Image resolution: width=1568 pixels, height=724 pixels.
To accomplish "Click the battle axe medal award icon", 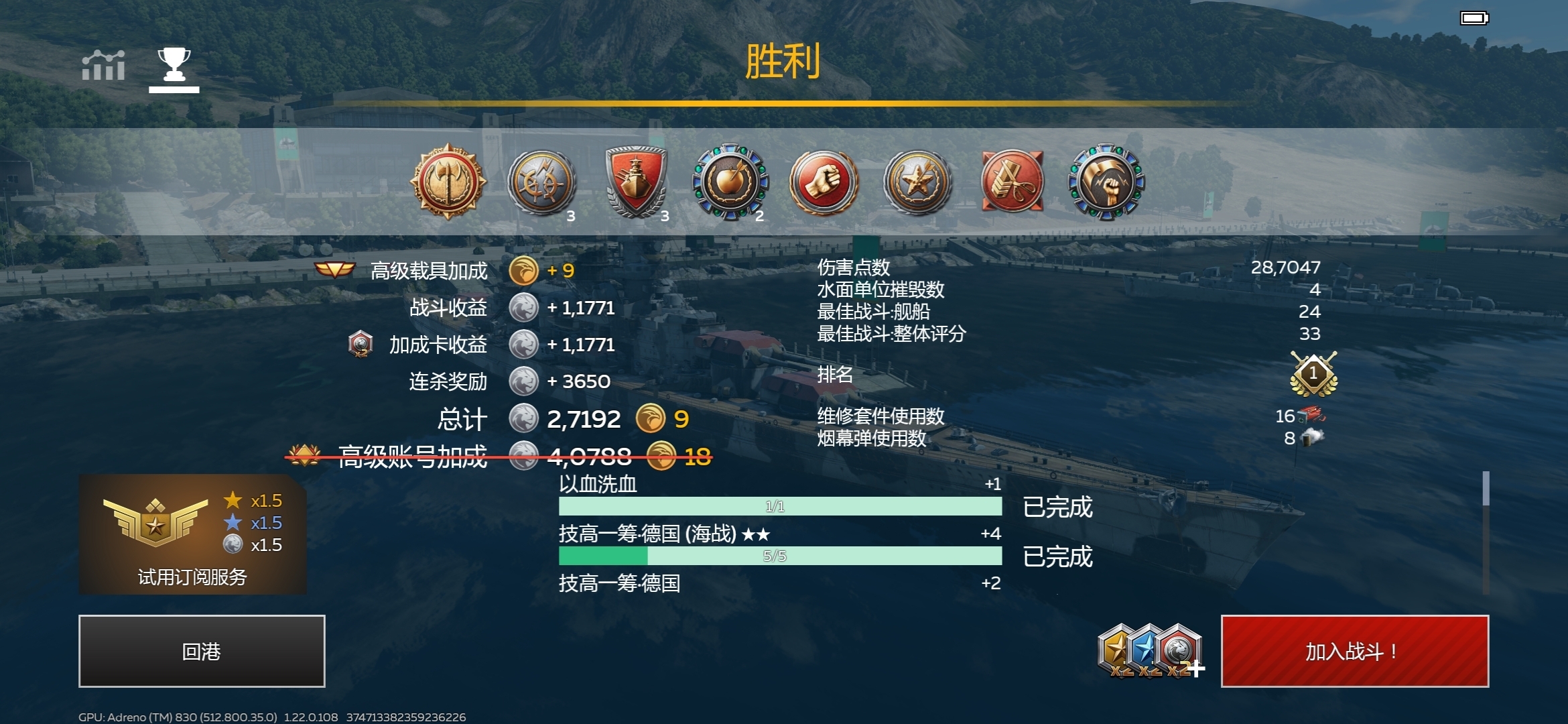I will pos(448,181).
